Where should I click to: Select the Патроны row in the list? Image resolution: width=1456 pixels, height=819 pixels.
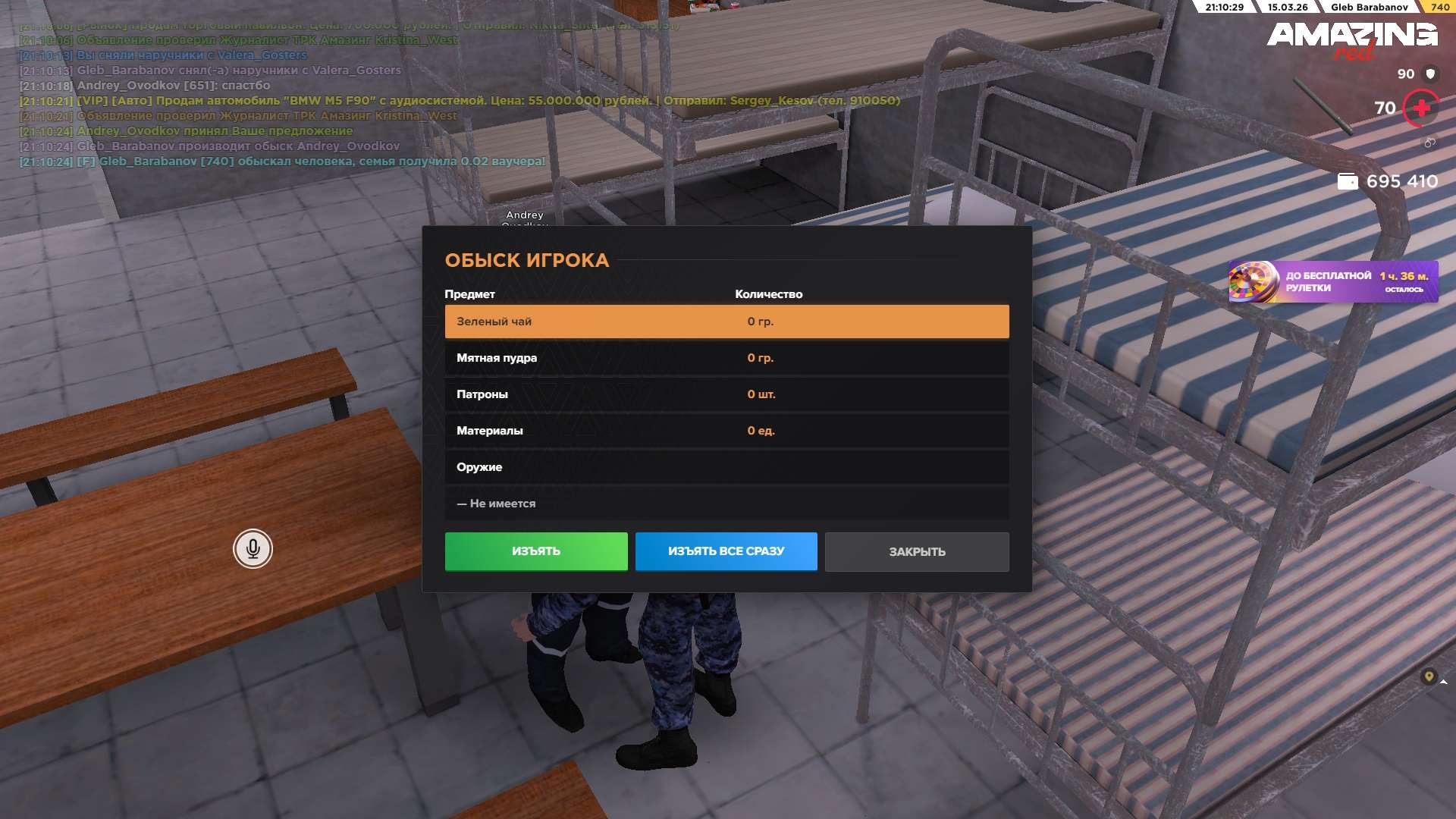726,394
